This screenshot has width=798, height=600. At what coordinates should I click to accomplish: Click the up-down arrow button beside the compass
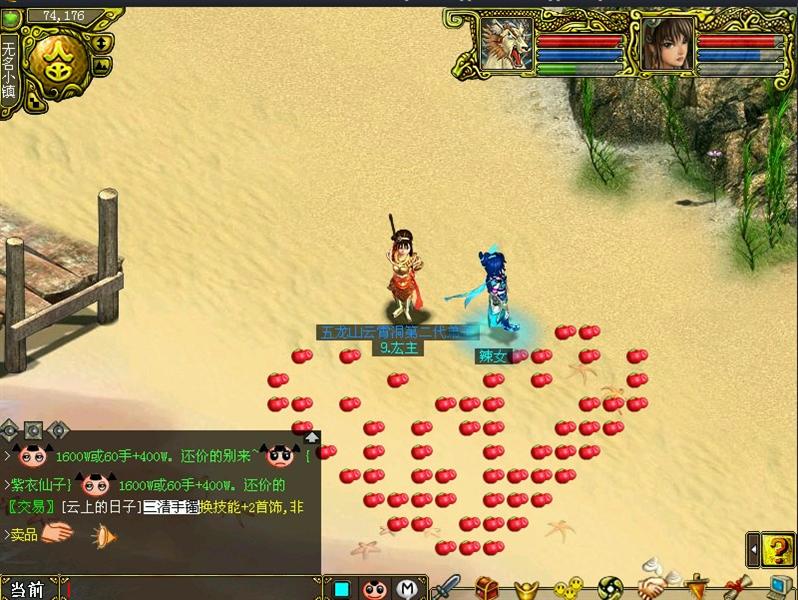102,44
